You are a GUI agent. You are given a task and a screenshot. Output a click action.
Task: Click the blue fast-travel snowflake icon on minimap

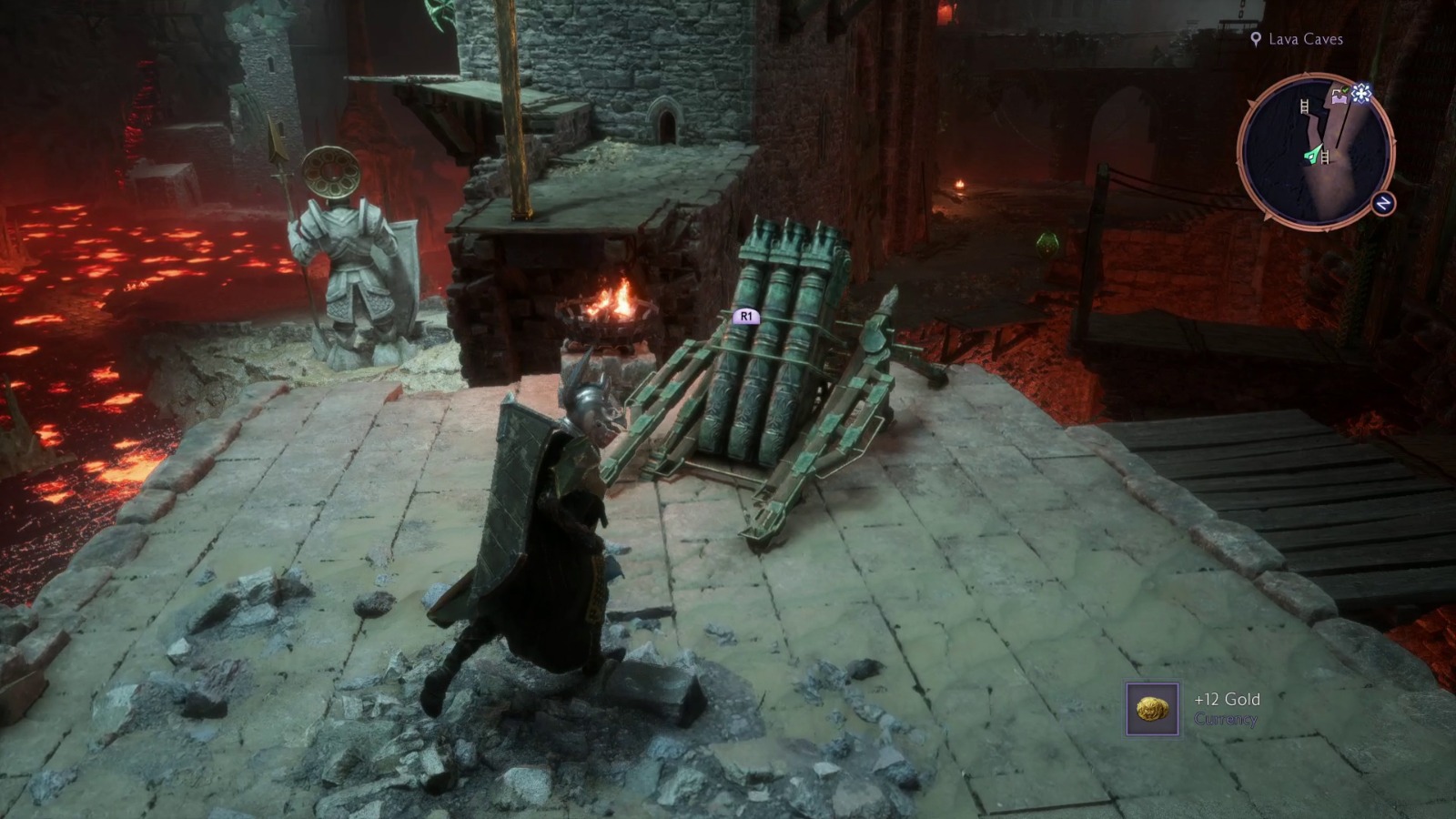1361,93
